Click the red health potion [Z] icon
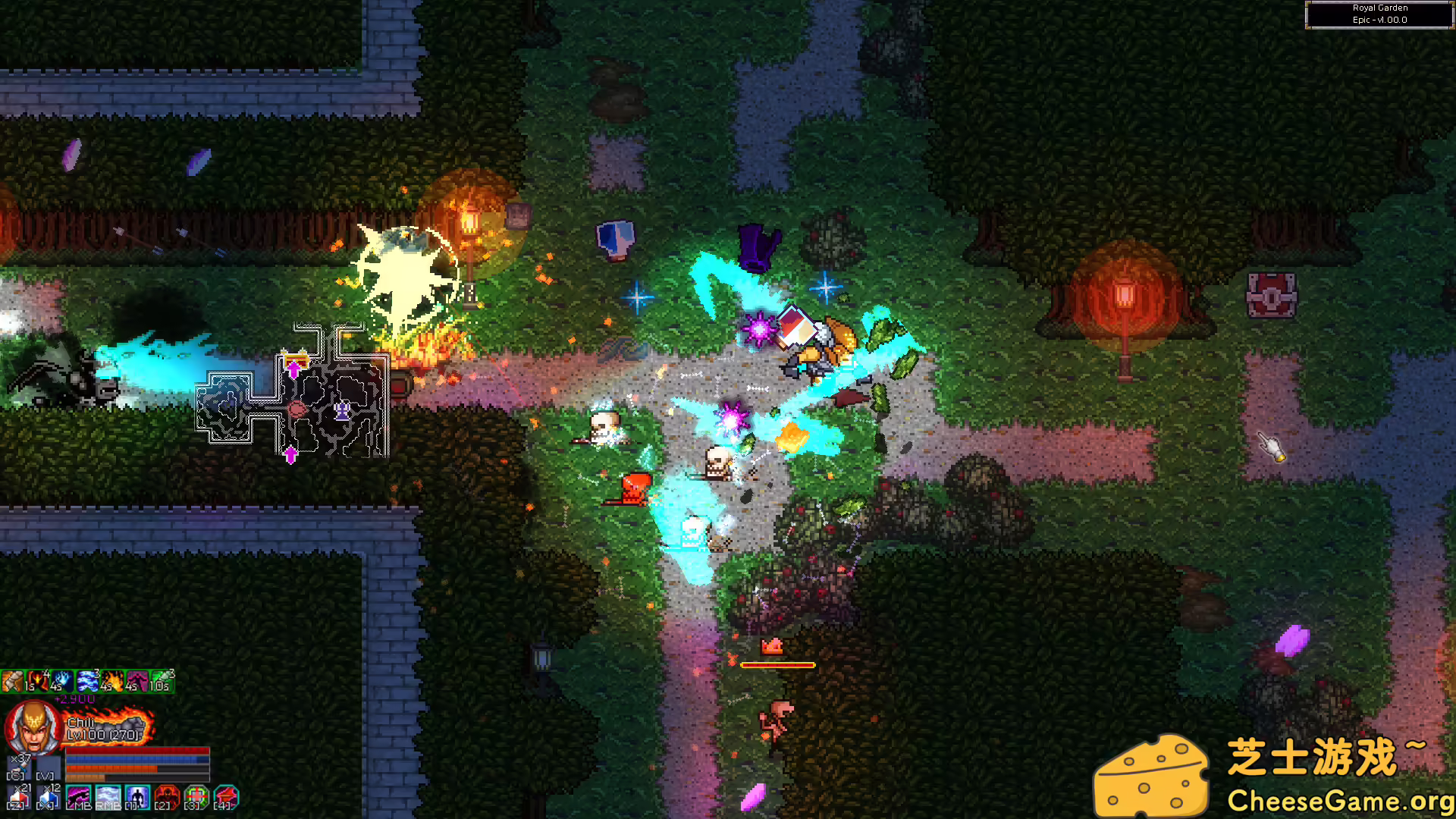This screenshot has width=1456, height=819. (x=20, y=795)
